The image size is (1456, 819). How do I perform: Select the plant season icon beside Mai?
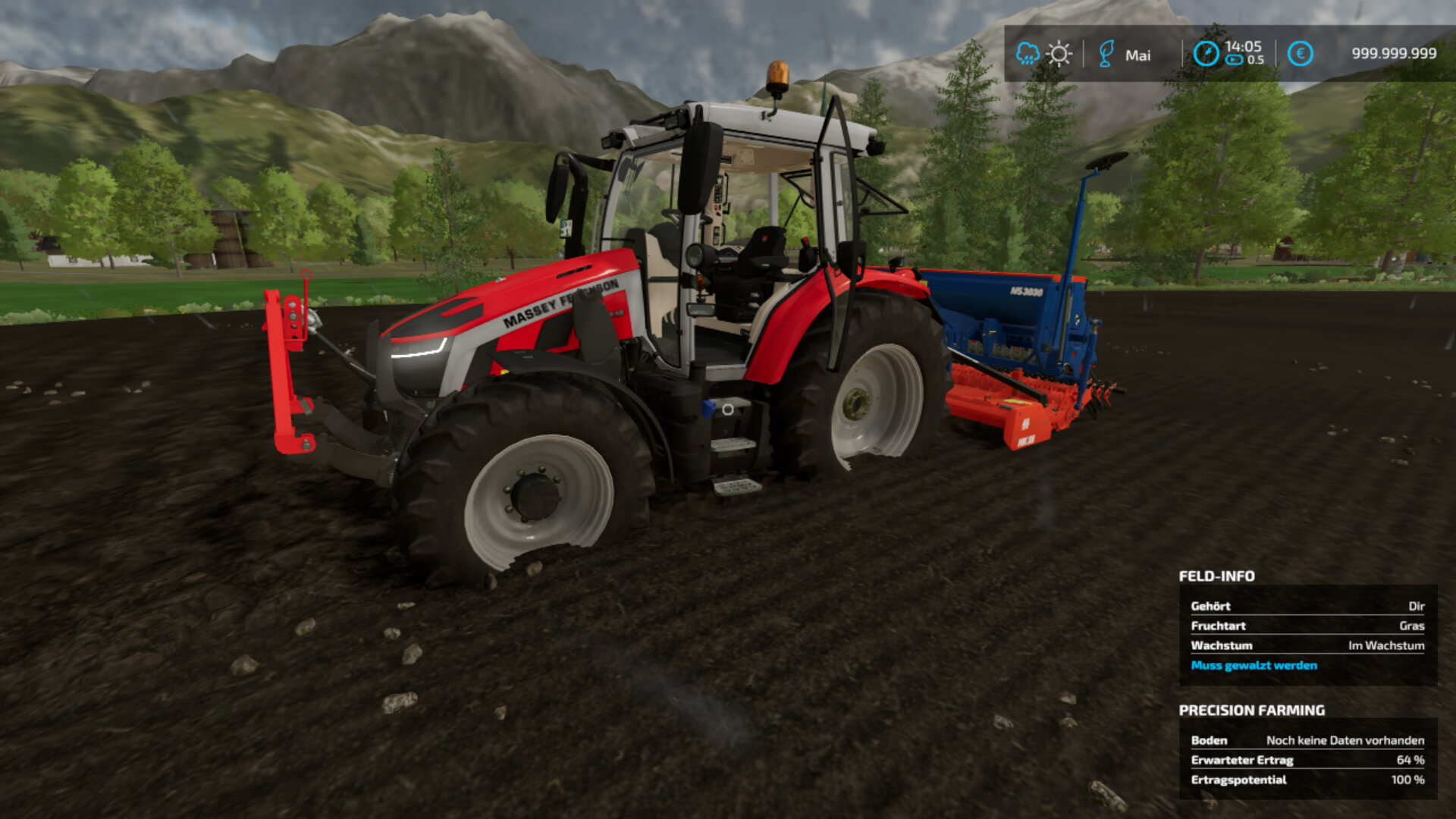pos(1106,54)
